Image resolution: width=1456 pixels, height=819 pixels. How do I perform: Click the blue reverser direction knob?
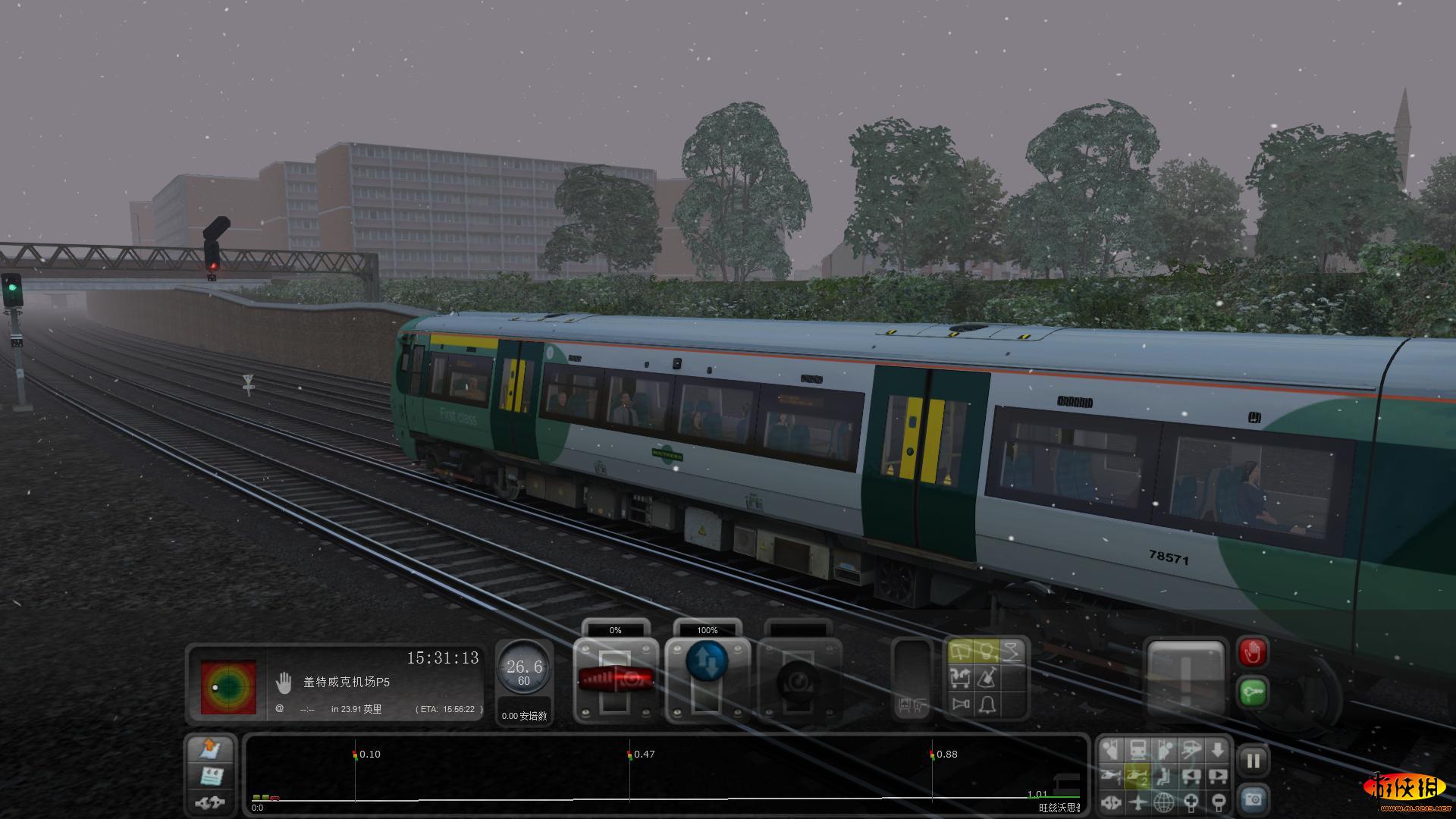(706, 661)
